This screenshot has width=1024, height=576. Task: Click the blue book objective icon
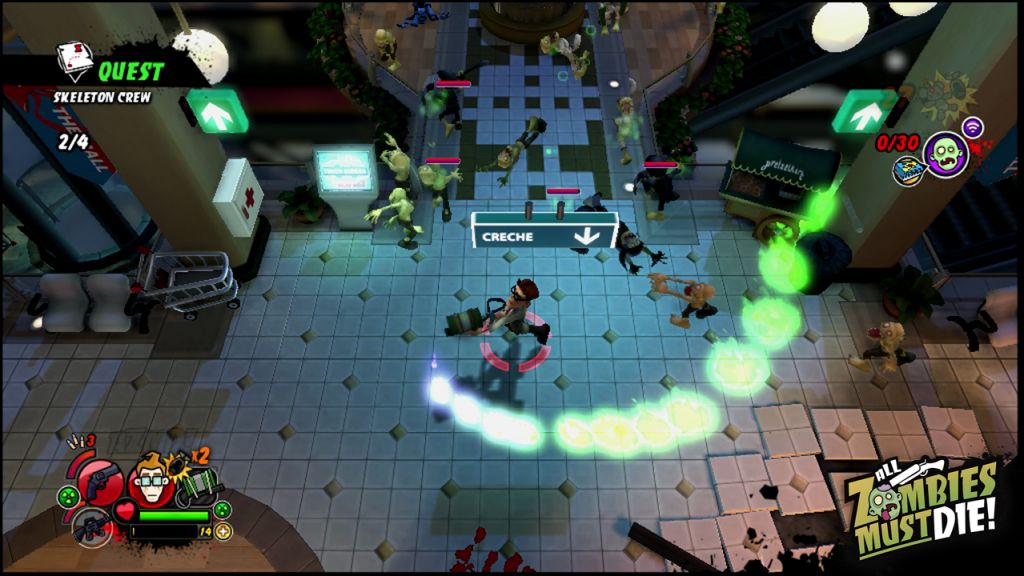click(x=907, y=169)
